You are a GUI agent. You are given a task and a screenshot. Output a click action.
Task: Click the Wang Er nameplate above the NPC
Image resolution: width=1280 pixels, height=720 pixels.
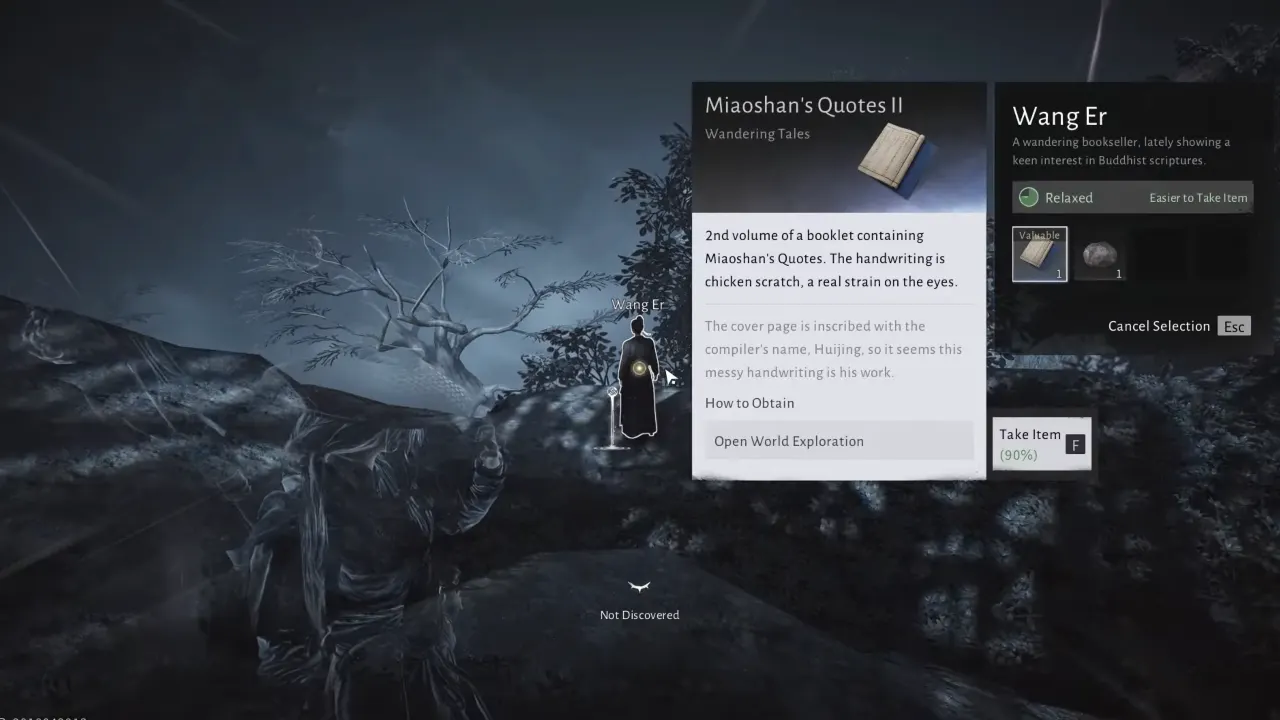tap(639, 304)
